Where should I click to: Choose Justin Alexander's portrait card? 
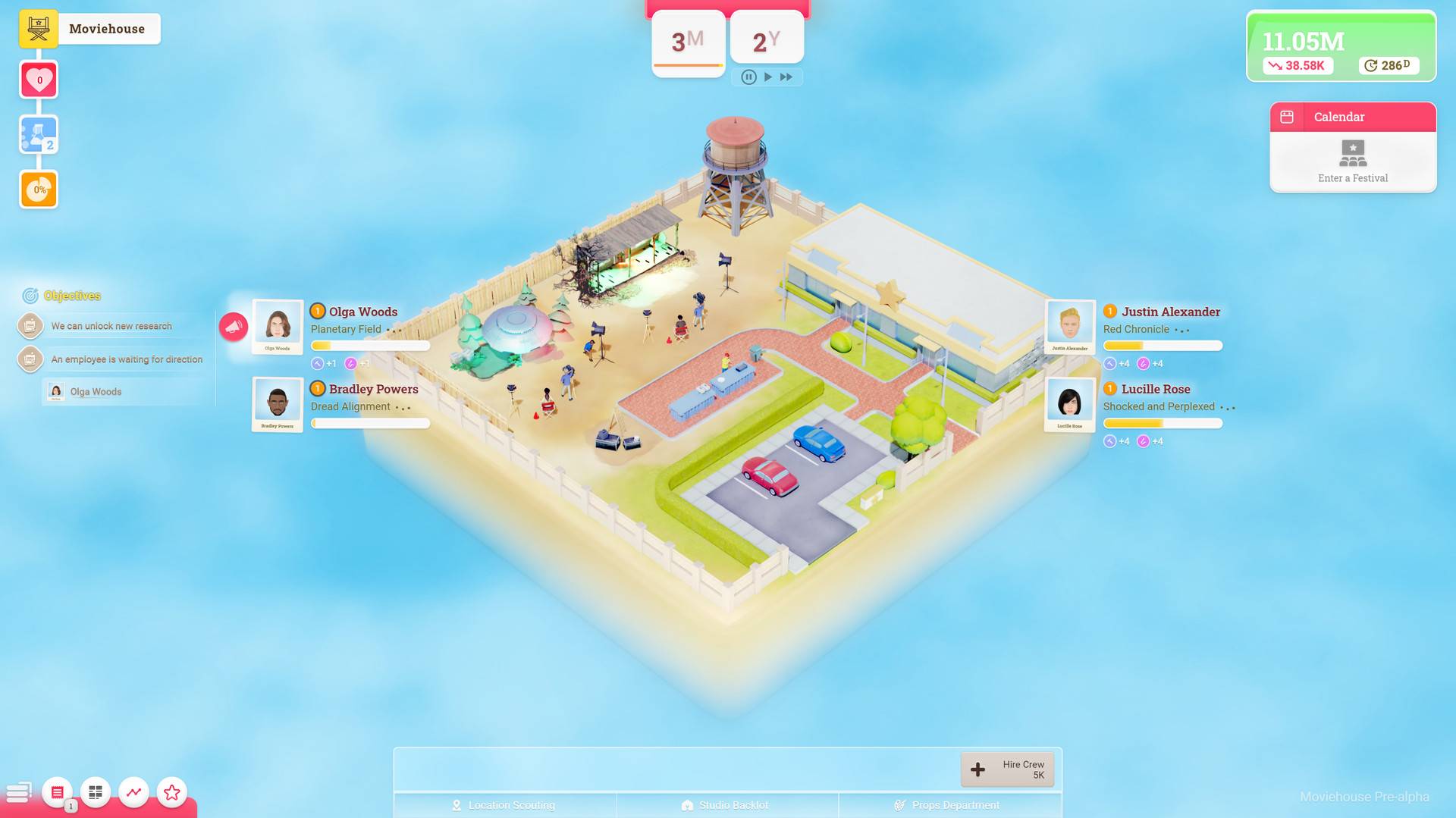click(x=1070, y=327)
